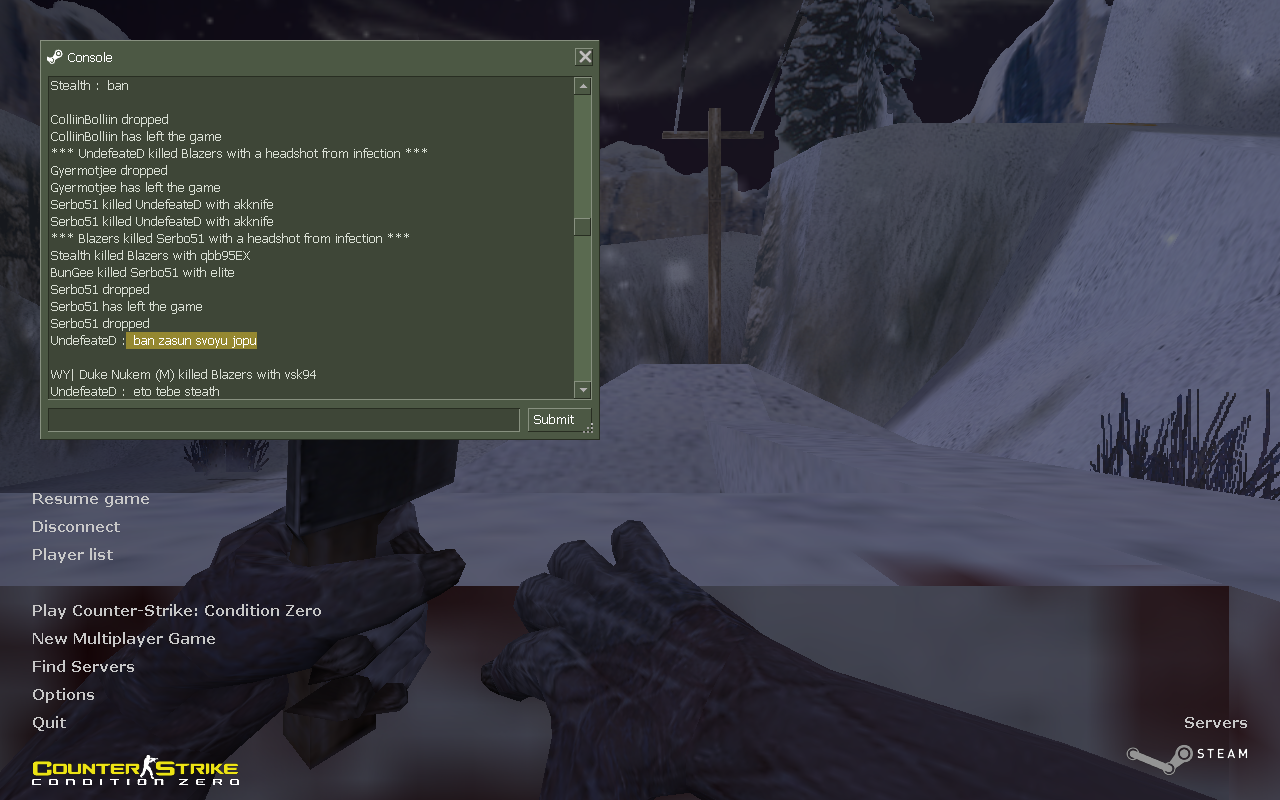Select Play Counter-Strike: Condition Zero
Screen dimensions: 1280x800
point(176,611)
